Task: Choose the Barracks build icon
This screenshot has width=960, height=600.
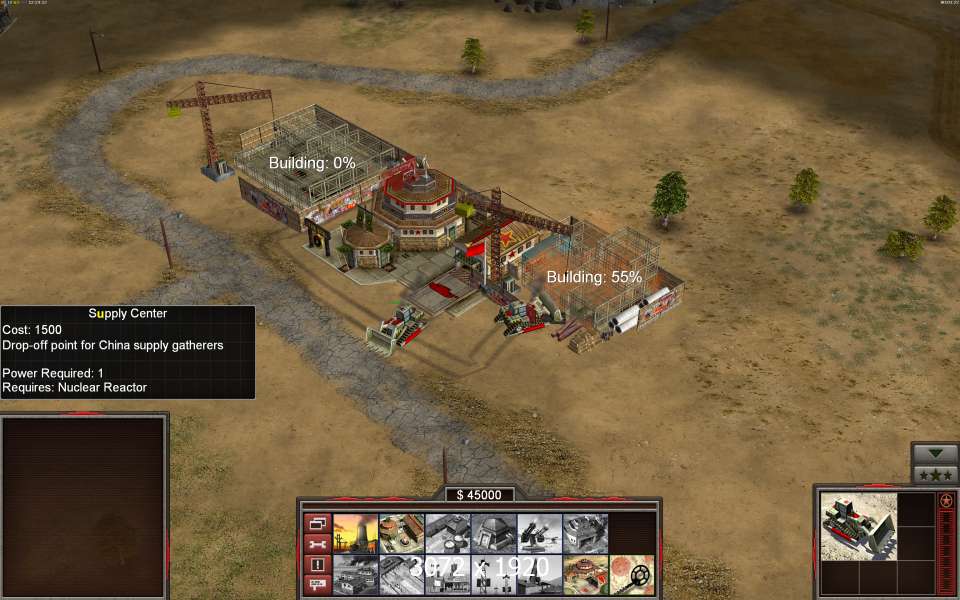Action: 401,534
